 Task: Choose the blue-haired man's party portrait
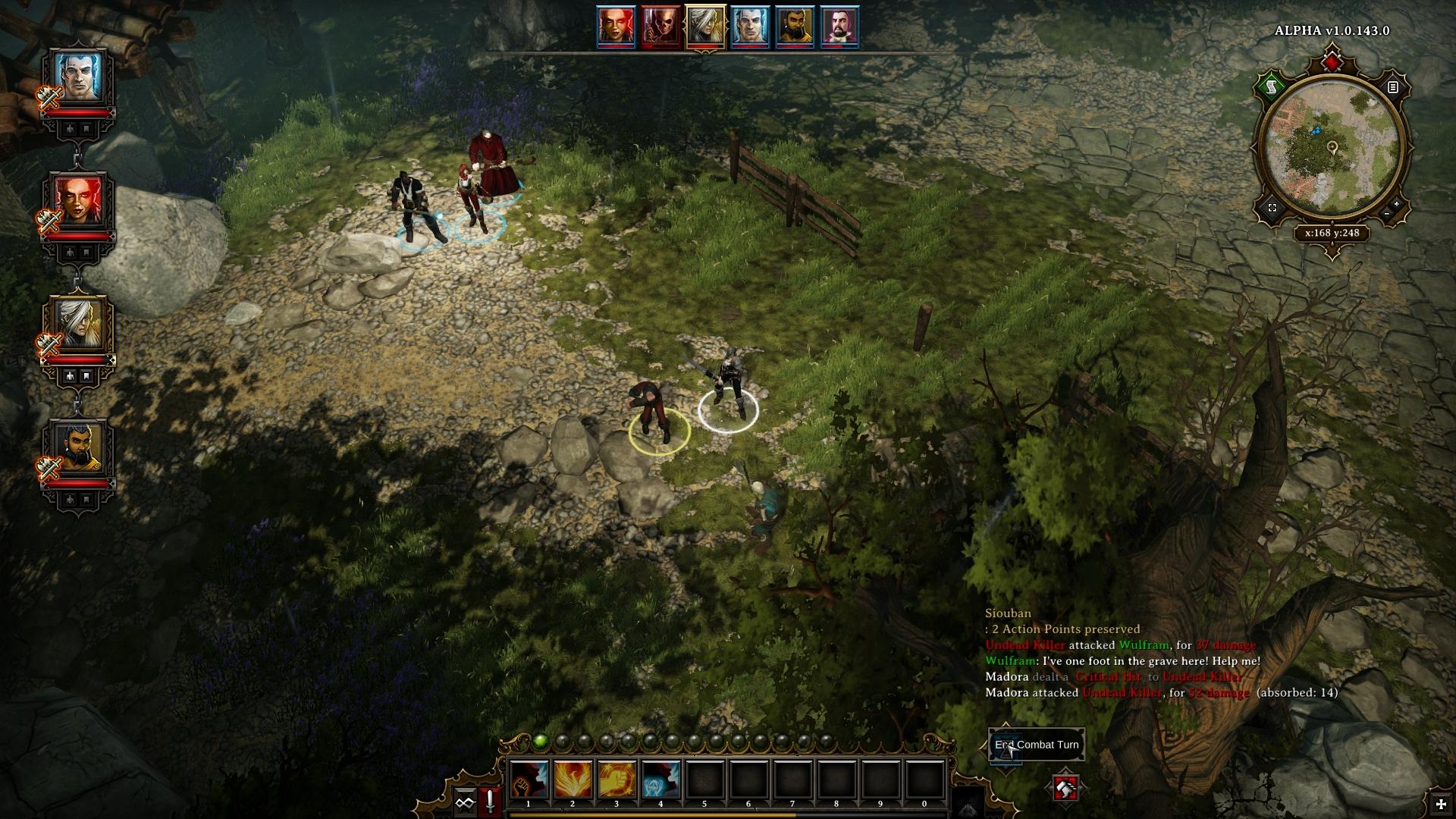point(77,78)
